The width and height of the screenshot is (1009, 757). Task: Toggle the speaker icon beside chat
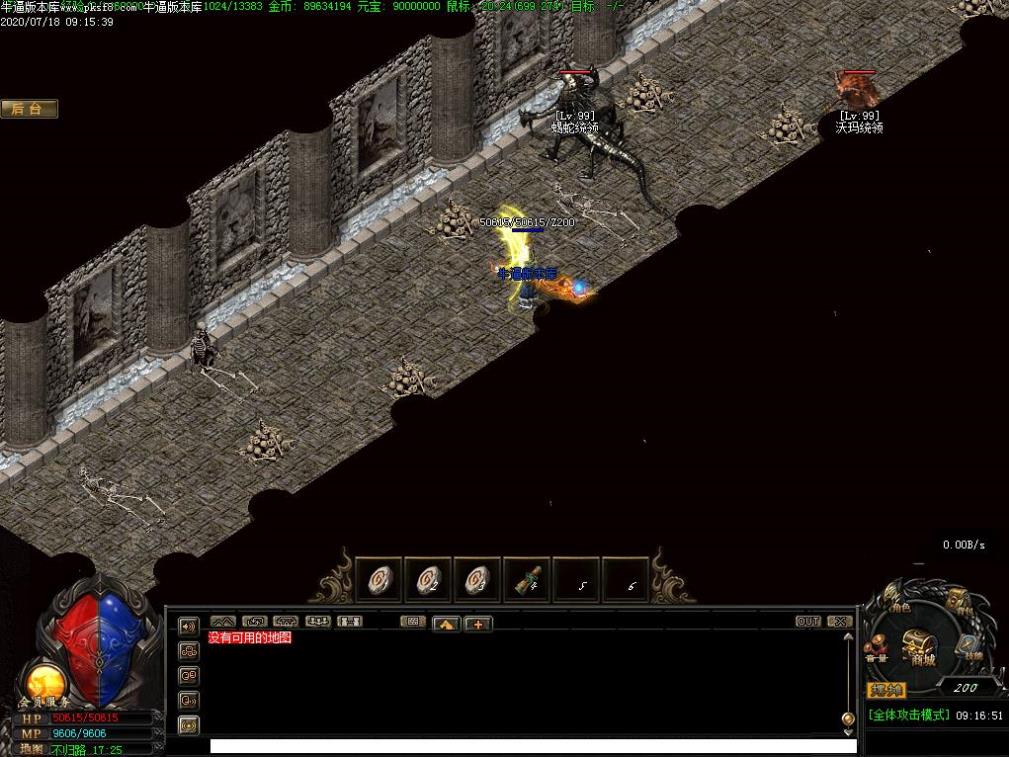coord(188,627)
